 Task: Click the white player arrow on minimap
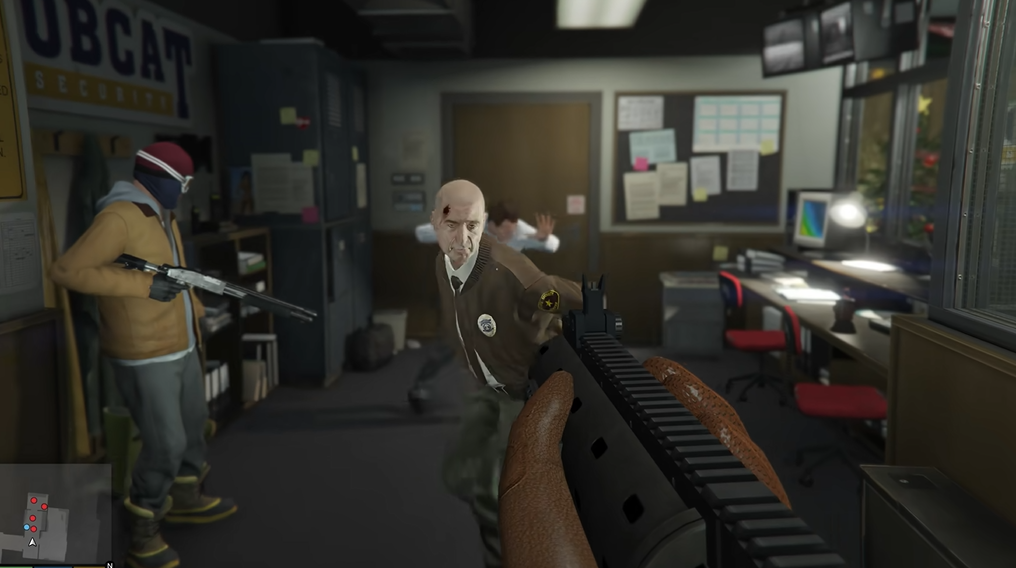pyautogui.click(x=32, y=542)
